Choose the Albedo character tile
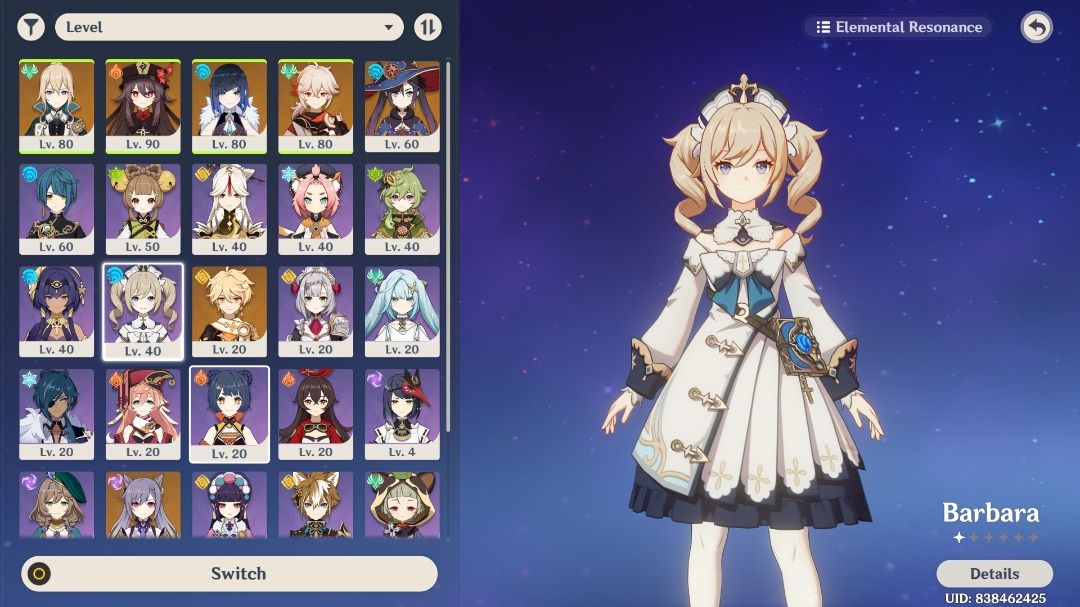The height and width of the screenshot is (607, 1080). (57, 104)
